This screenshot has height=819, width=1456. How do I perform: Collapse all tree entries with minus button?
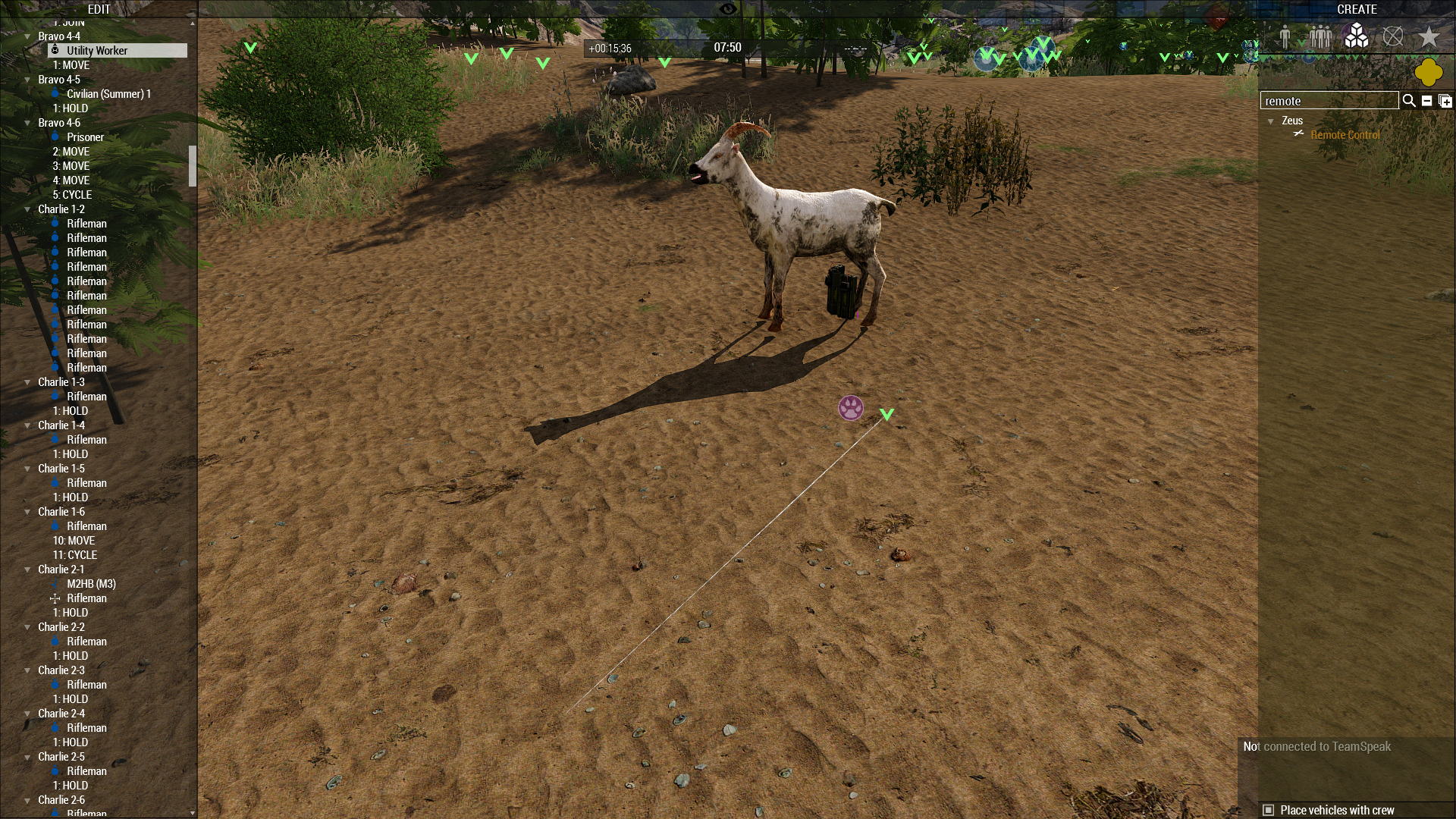pyautogui.click(x=1426, y=101)
